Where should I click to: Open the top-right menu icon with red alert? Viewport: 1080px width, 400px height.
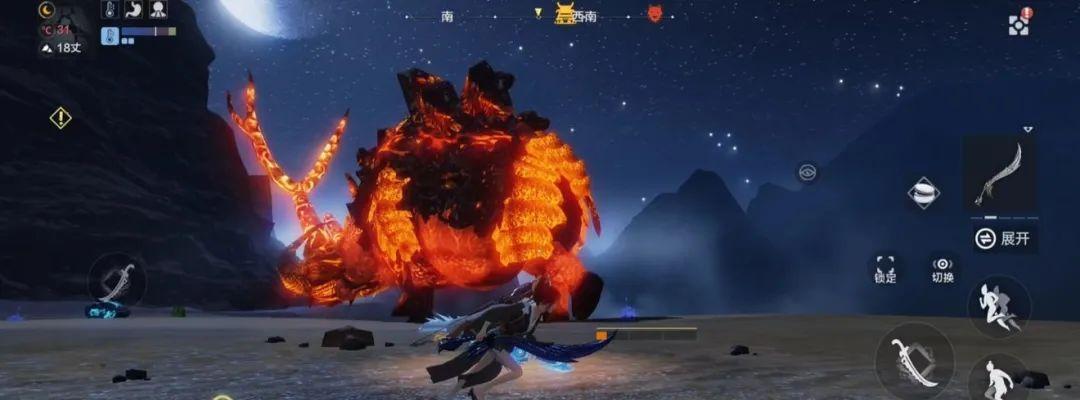click(1019, 23)
